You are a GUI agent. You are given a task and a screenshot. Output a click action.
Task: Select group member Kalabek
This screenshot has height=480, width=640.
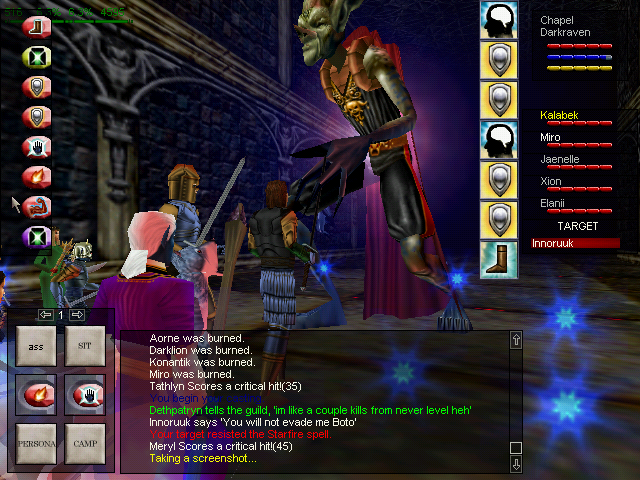[560, 116]
